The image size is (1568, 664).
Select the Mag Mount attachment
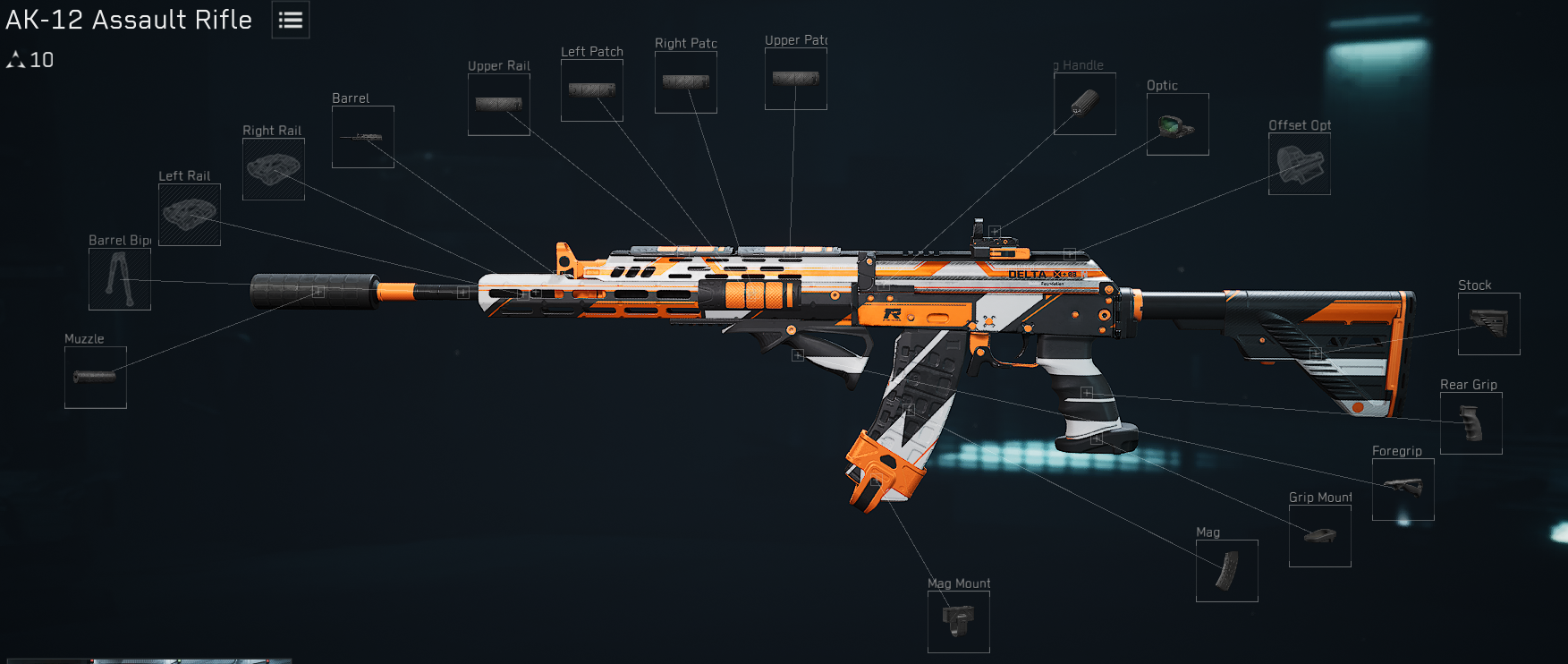coord(958,622)
